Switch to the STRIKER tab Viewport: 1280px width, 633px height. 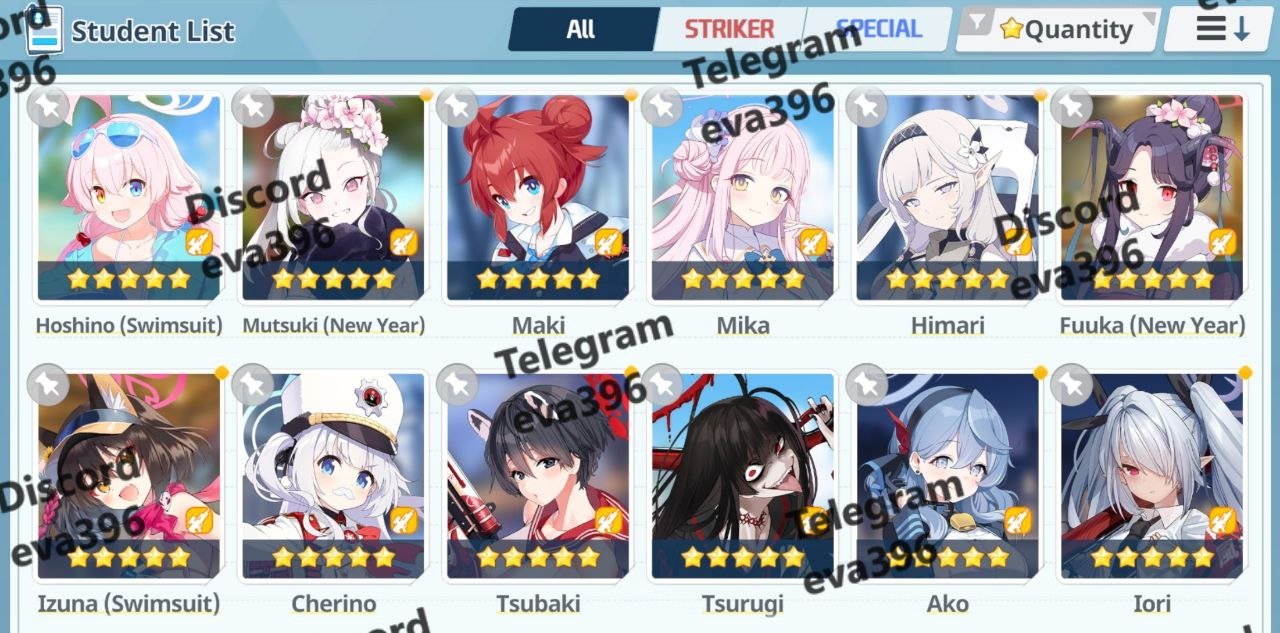pos(729,29)
